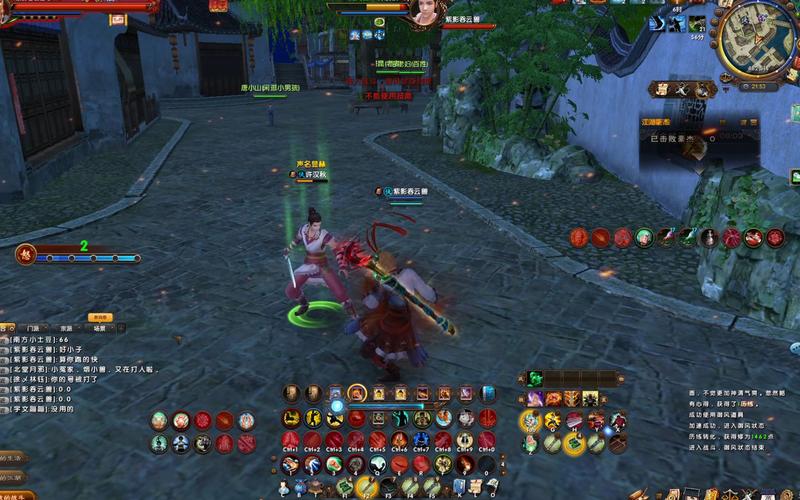Open the circular minimap
The width and height of the screenshot is (800, 500).
758,40
